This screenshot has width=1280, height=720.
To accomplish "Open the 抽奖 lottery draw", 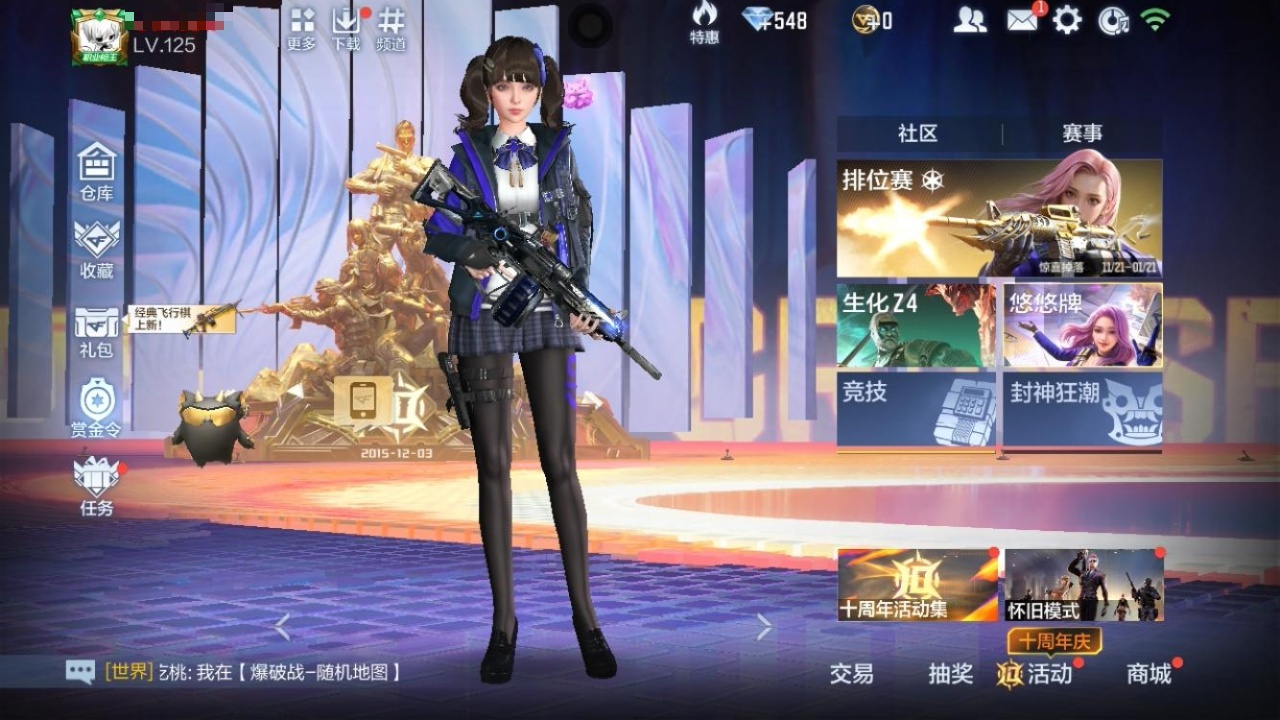I will (x=950, y=674).
